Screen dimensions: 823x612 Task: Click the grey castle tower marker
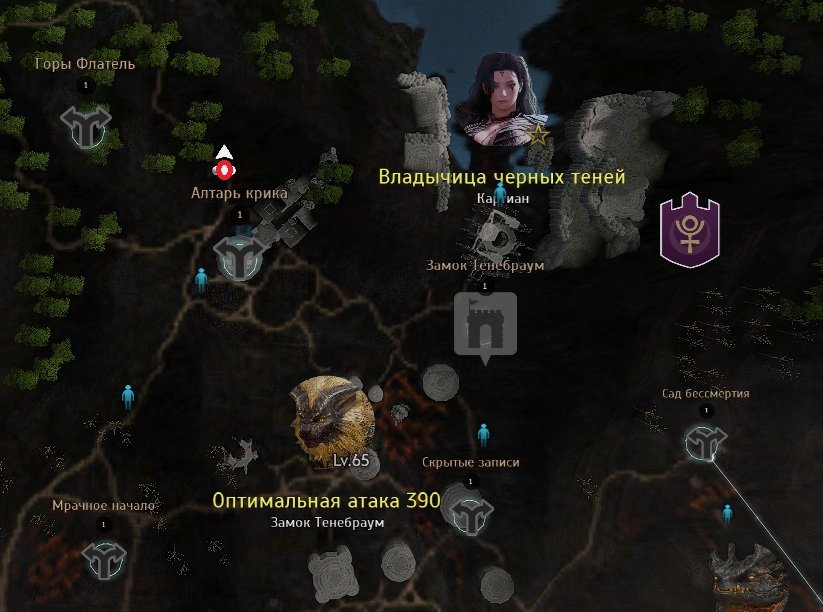[486, 324]
